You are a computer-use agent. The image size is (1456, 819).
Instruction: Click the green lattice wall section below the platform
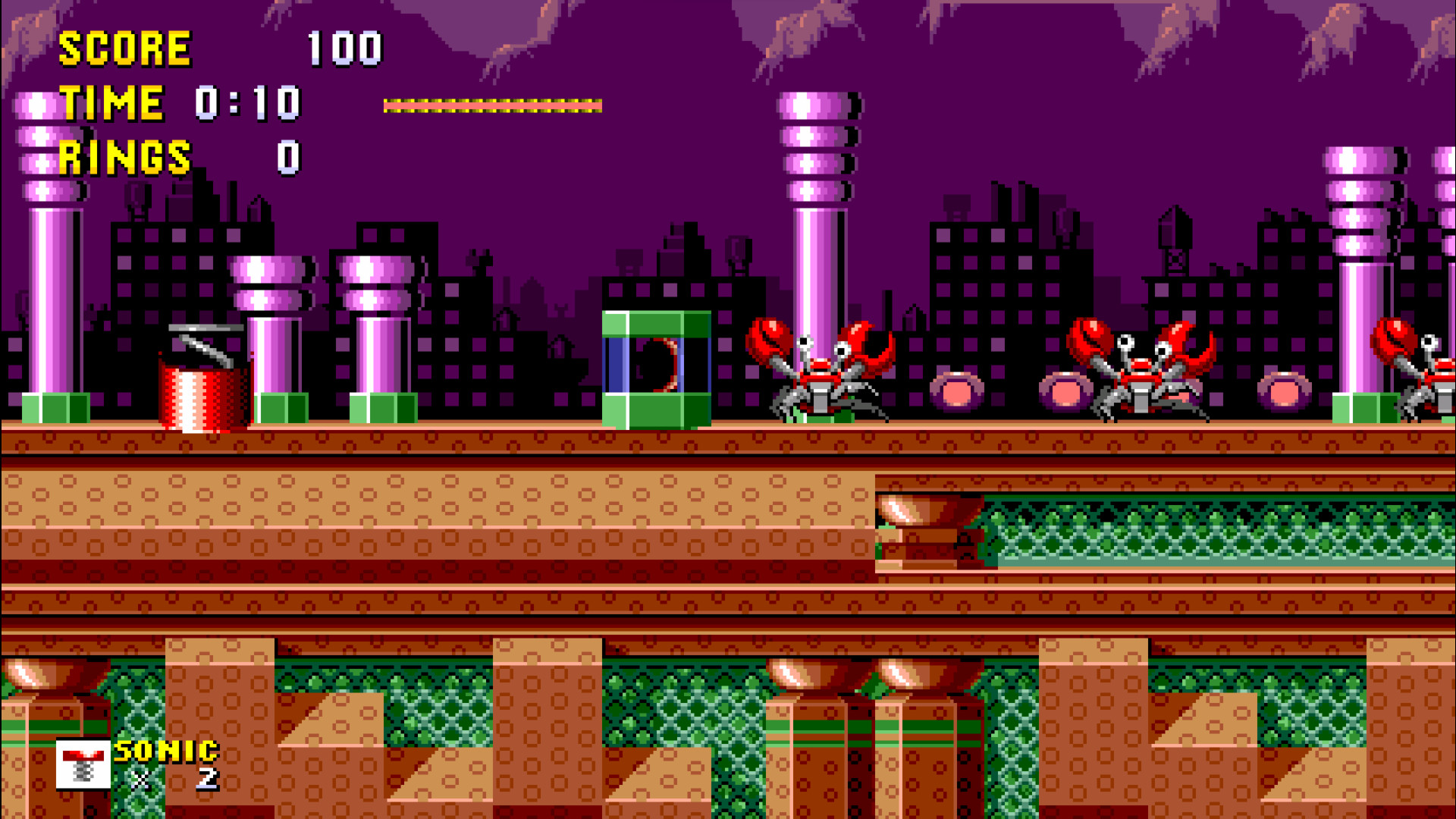(1213, 531)
